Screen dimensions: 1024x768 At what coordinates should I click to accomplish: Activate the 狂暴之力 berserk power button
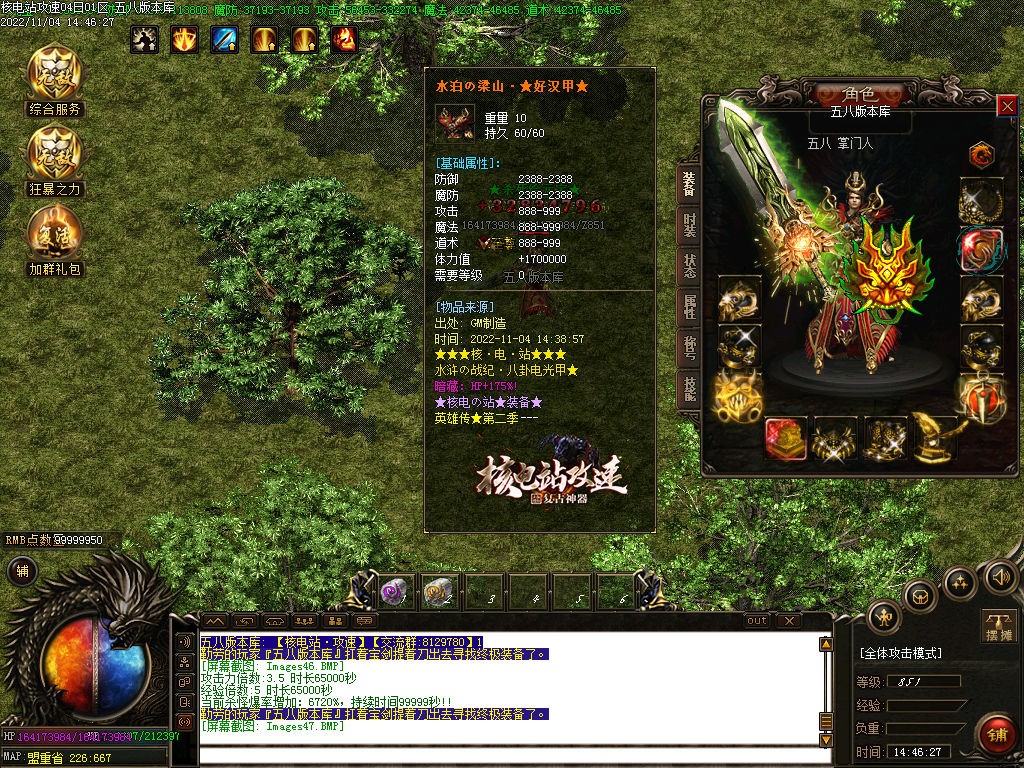[55, 155]
